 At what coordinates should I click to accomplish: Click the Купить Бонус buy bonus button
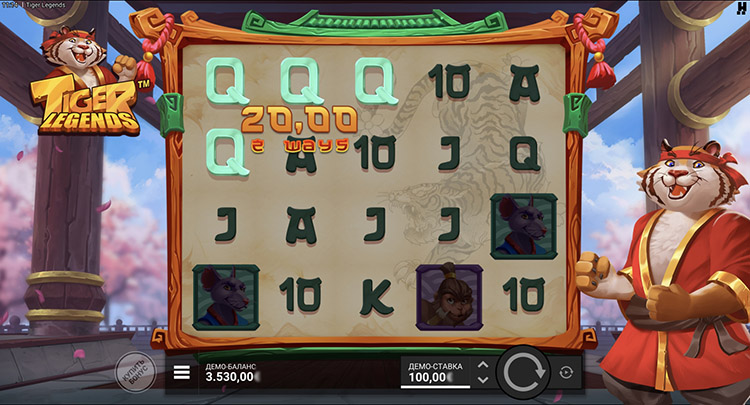coord(135,371)
